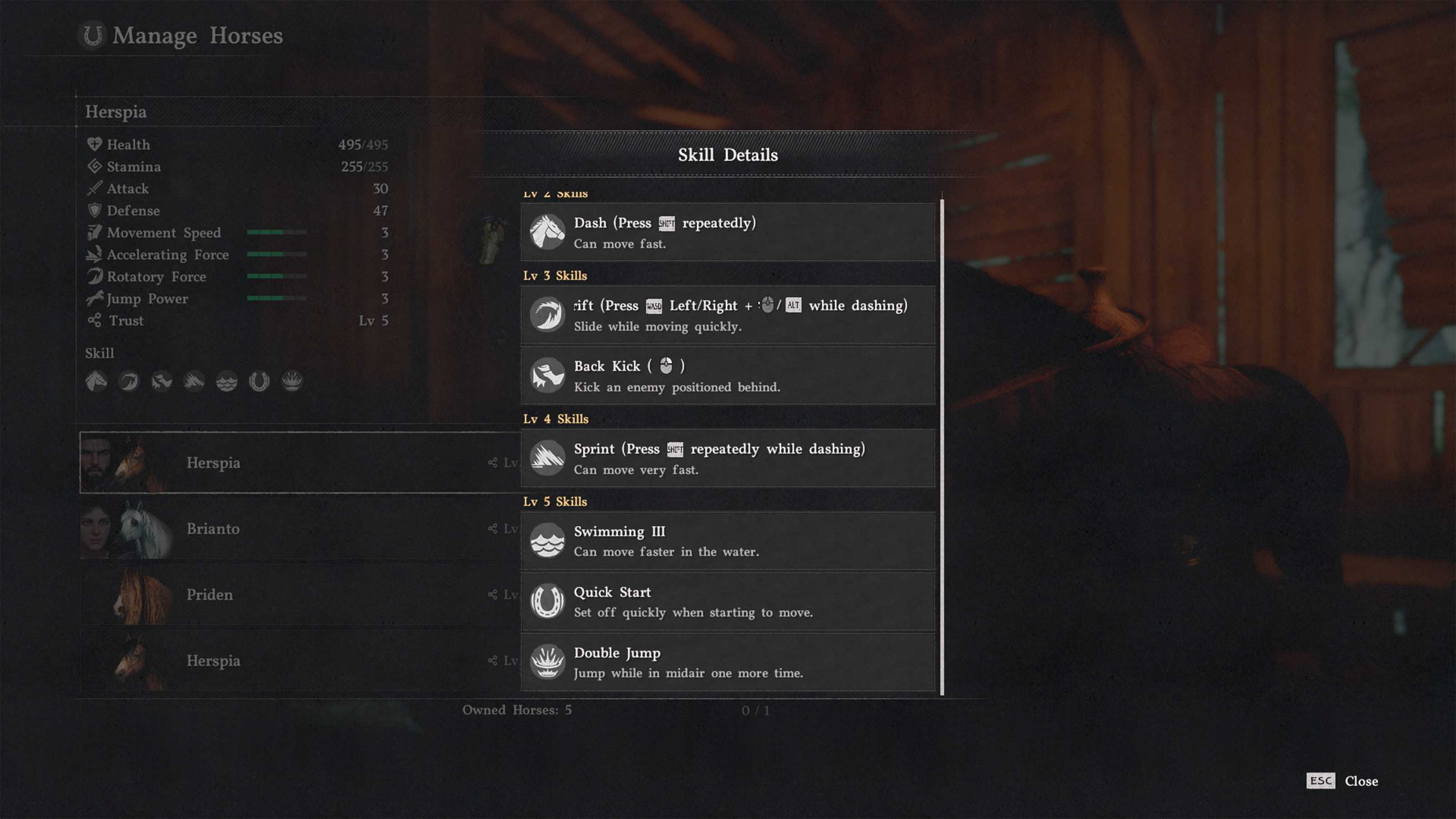The height and width of the screenshot is (819, 1456).
Task: Click the Drift skill row about sliding
Action: (x=728, y=315)
